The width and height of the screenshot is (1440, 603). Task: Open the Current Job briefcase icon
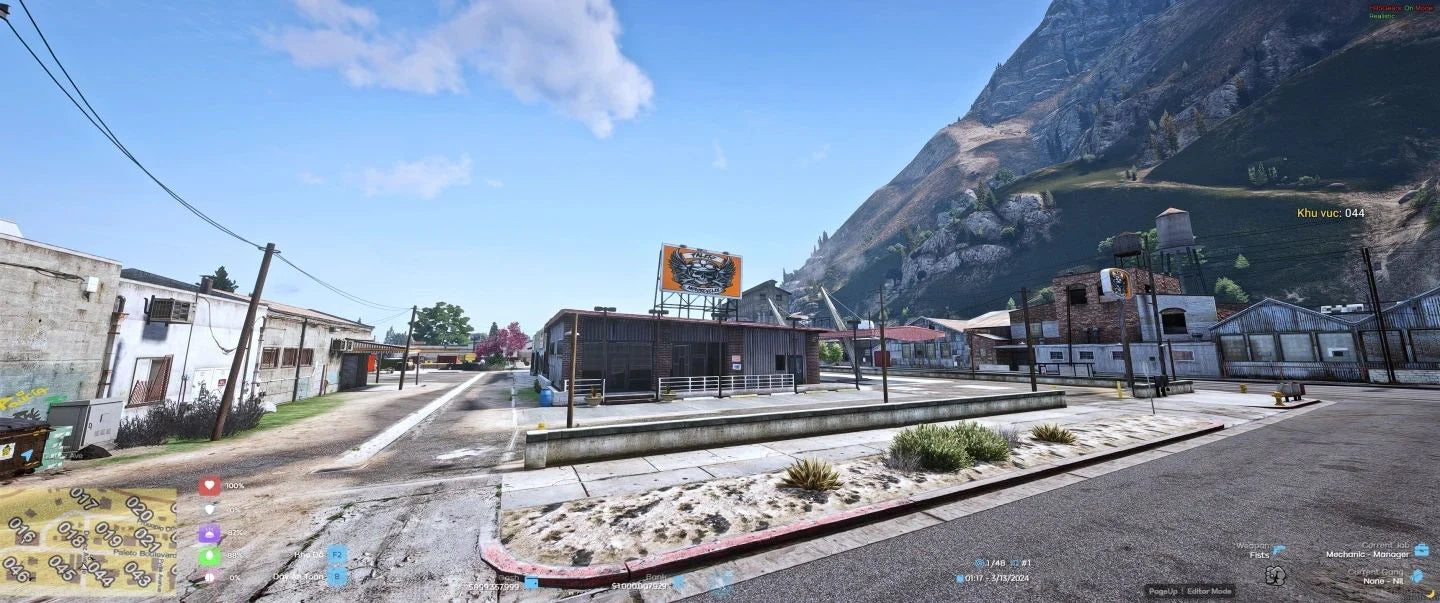pos(1421,549)
